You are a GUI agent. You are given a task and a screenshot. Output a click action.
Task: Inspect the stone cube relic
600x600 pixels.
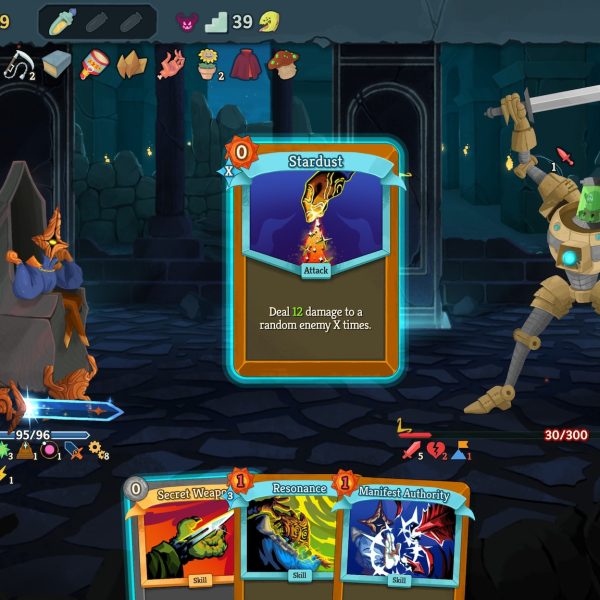tap(56, 64)
